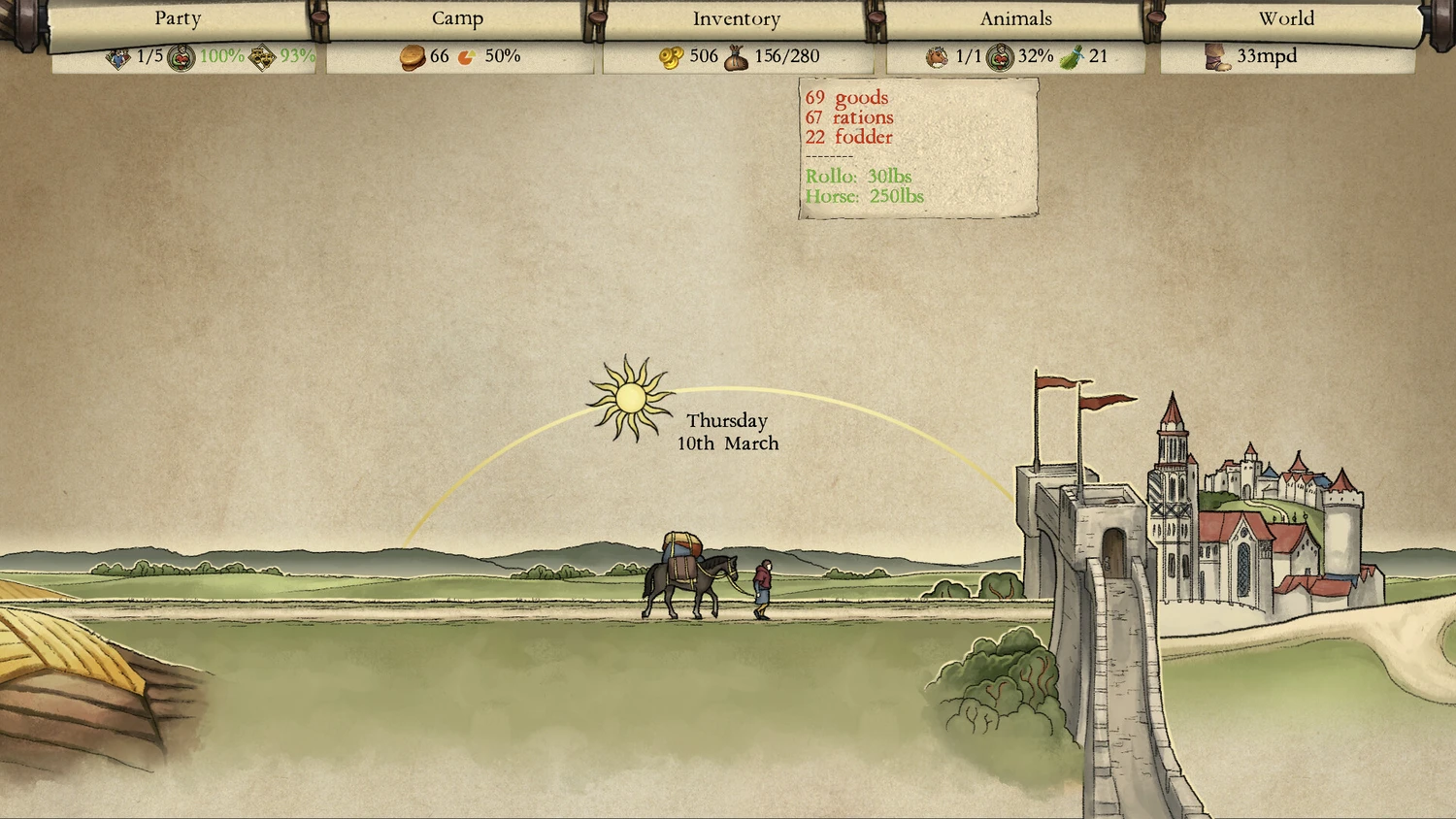Viewport: 1456px width, 819px height.
Task: Open the Inventory tab
Action: click(x=736, y=19)
